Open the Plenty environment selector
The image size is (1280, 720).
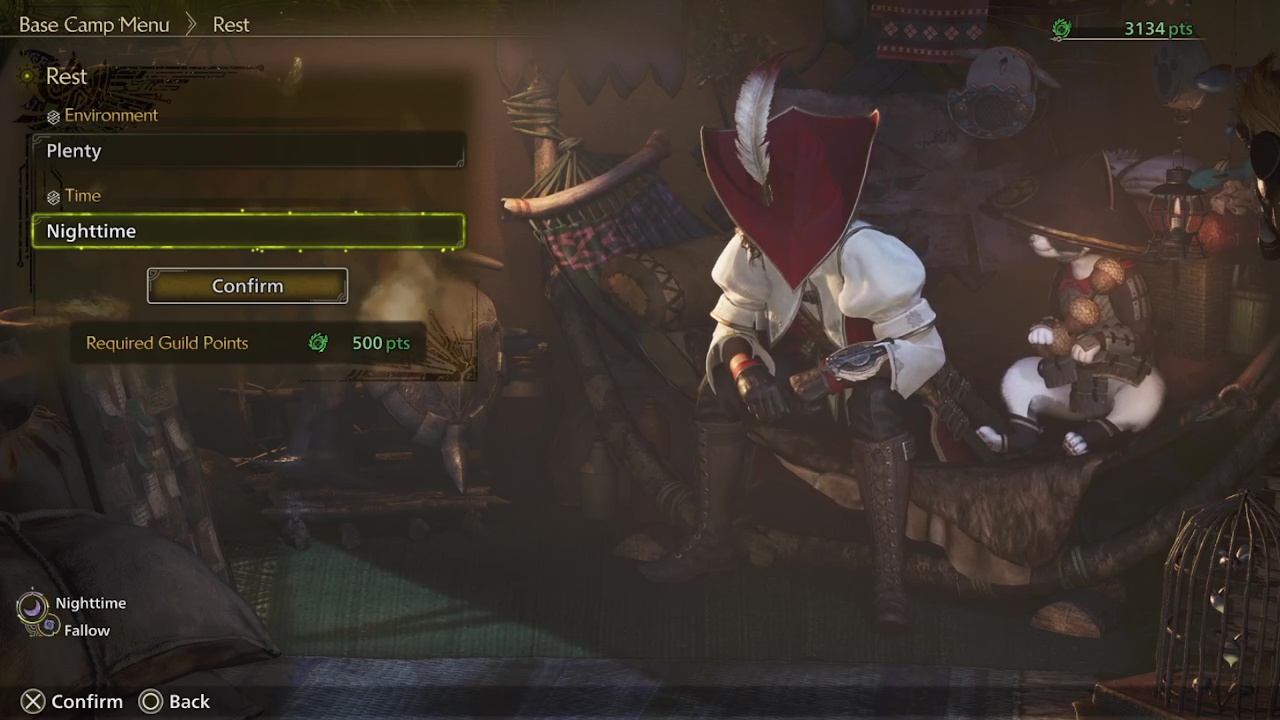pyautogui.click(x=247, y=150)
